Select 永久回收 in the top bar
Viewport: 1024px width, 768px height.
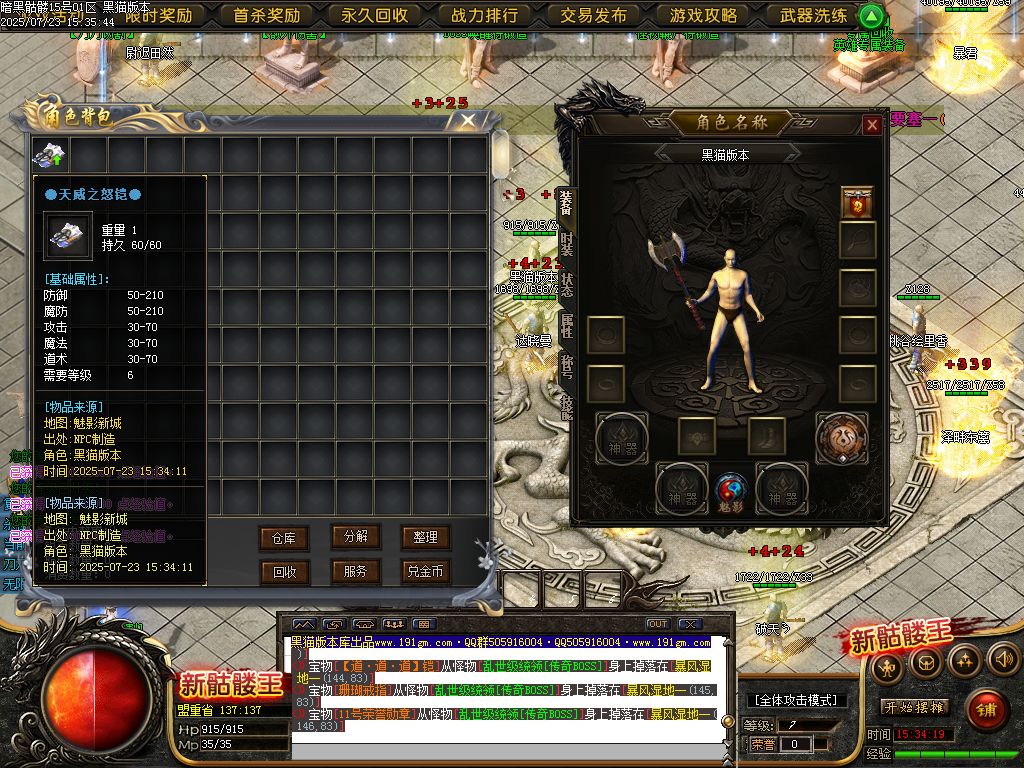pyautogui.click(x=375, y=15)
